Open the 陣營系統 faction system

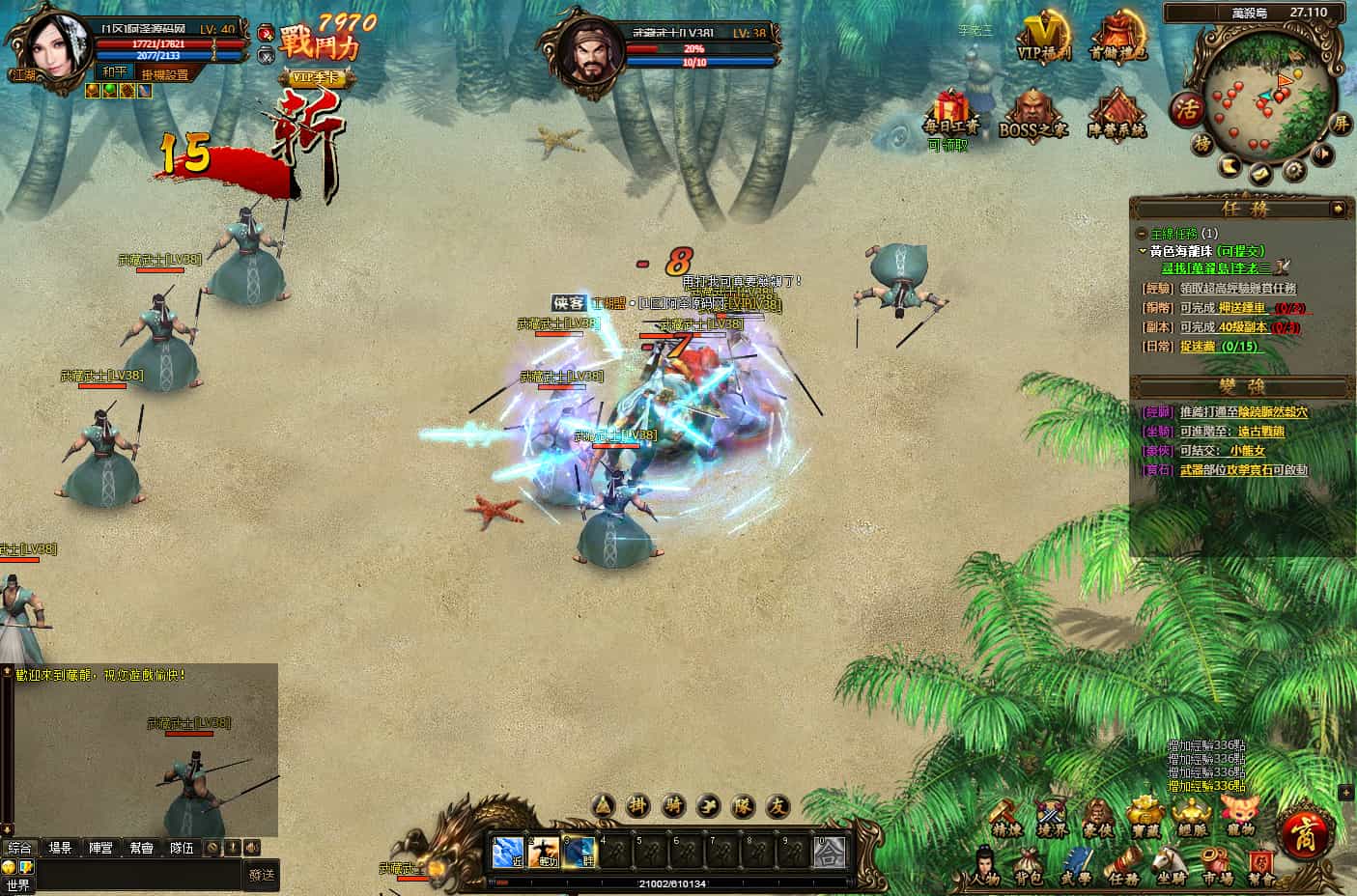(x=1117, y=114)
